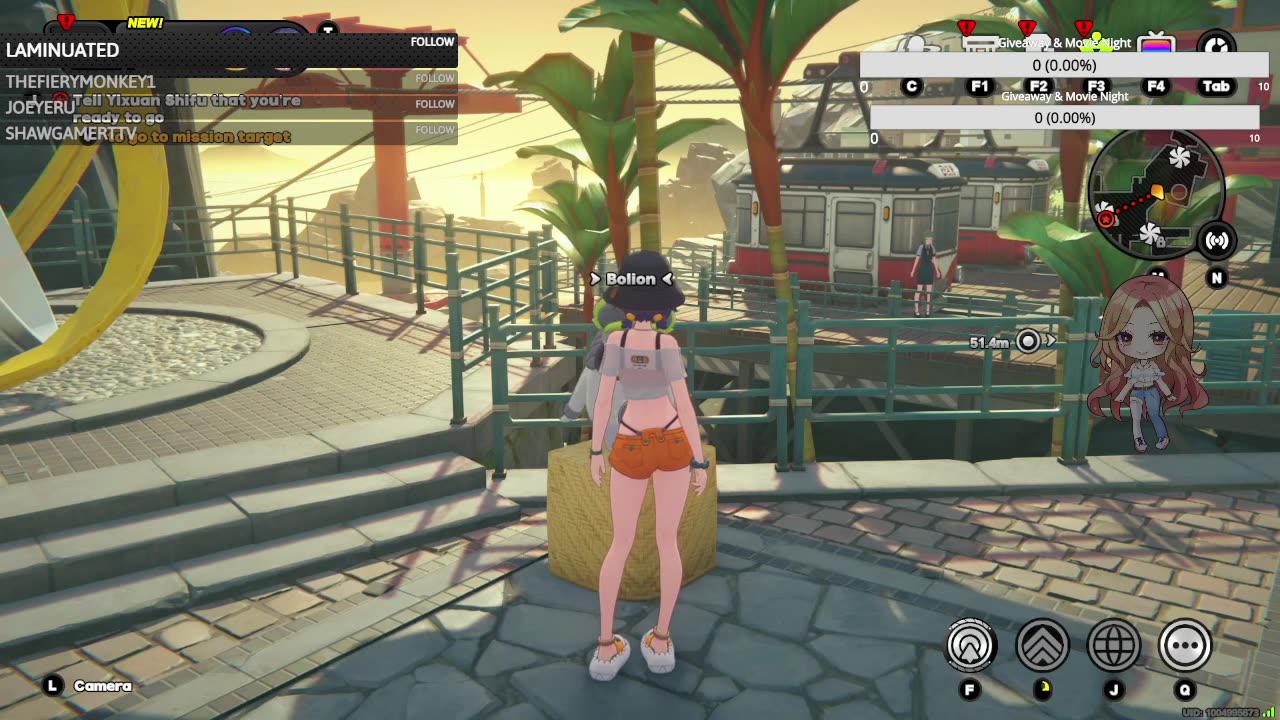Activate the triple chevron icon
This screenshot has width=1280, height=720.
click(x=1042, y=645)
